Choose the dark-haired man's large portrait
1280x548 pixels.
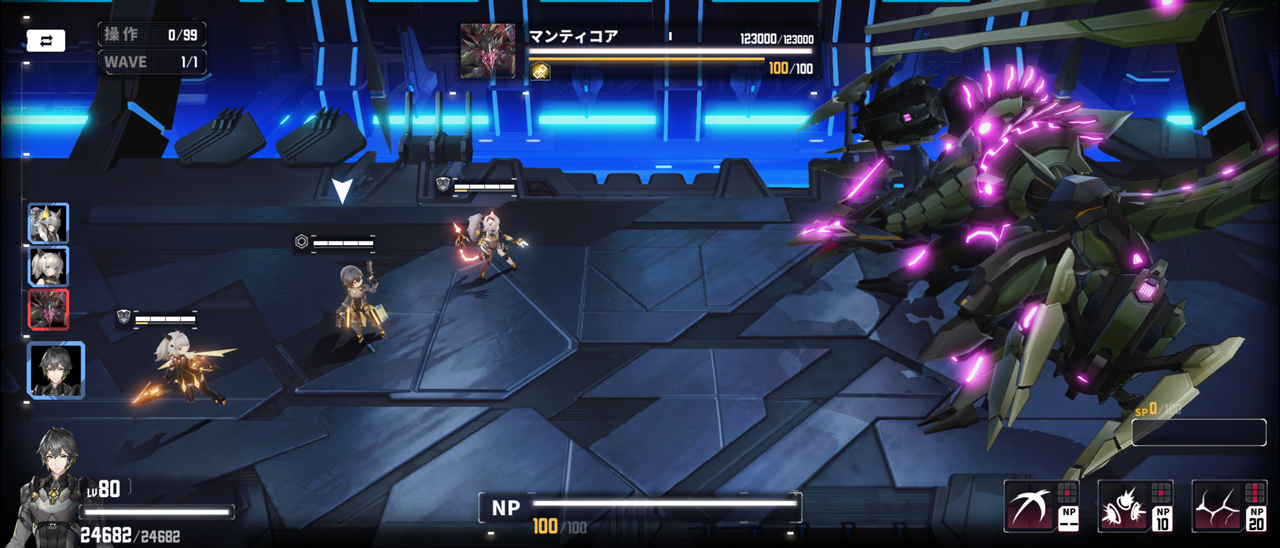tap(56, 370)
